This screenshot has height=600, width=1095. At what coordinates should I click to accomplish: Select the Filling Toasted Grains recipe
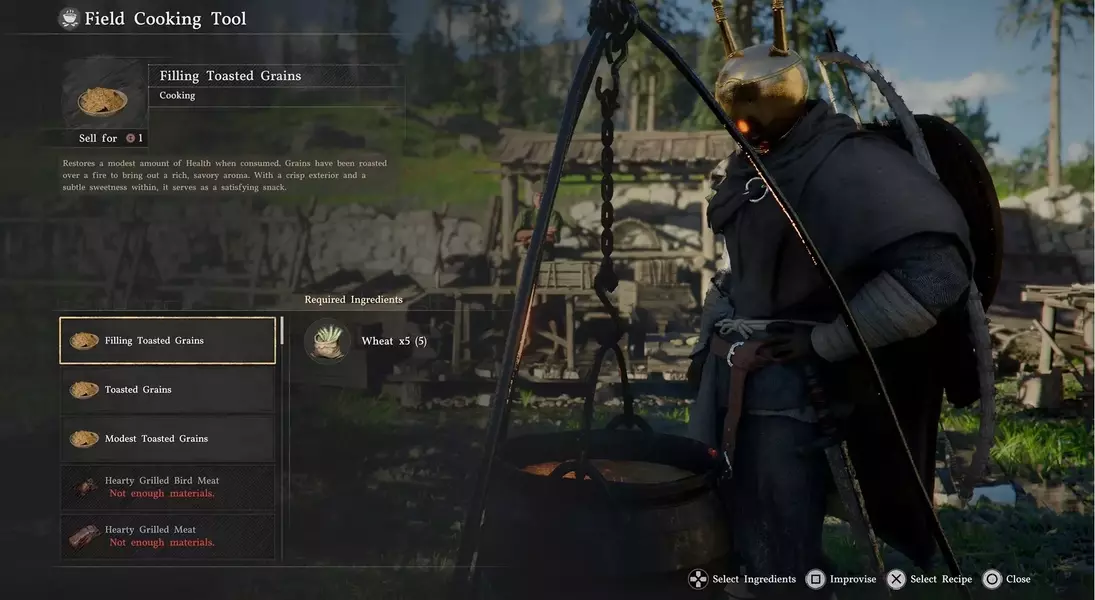(x=167, y=341)
